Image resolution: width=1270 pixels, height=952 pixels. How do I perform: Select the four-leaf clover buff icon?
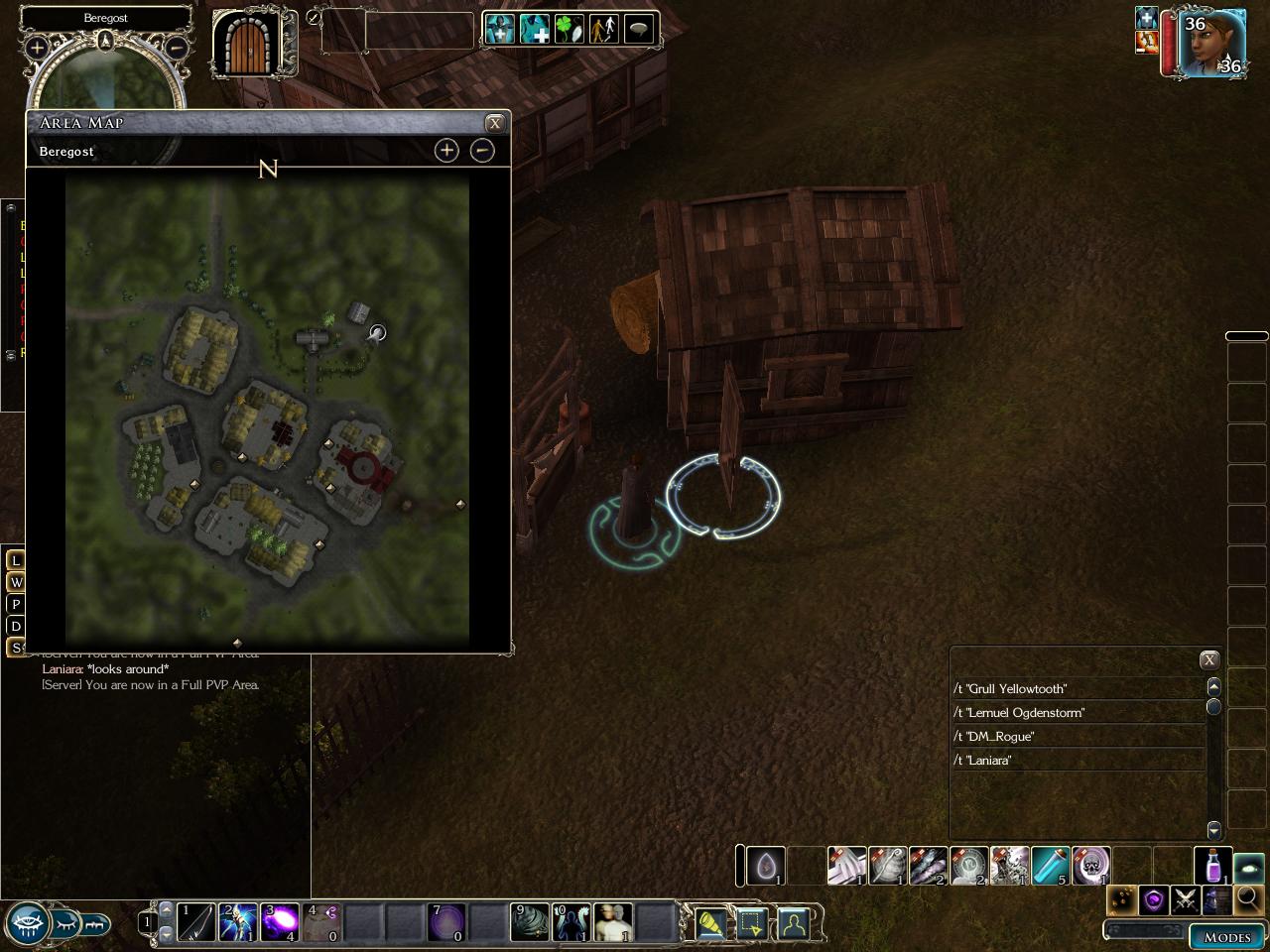point(569,29)
